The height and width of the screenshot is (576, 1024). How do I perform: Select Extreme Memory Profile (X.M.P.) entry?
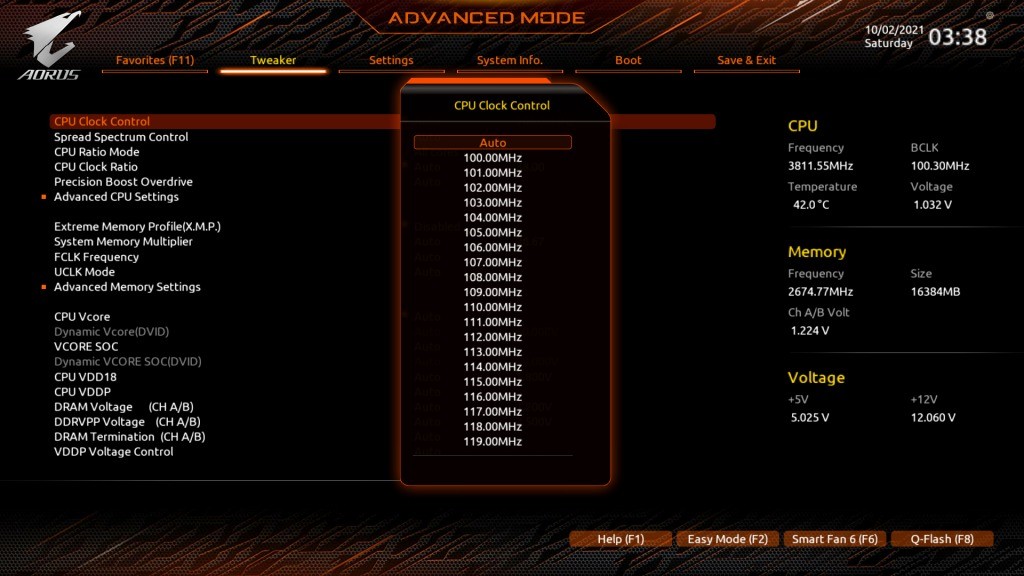[x=137, y=227]
